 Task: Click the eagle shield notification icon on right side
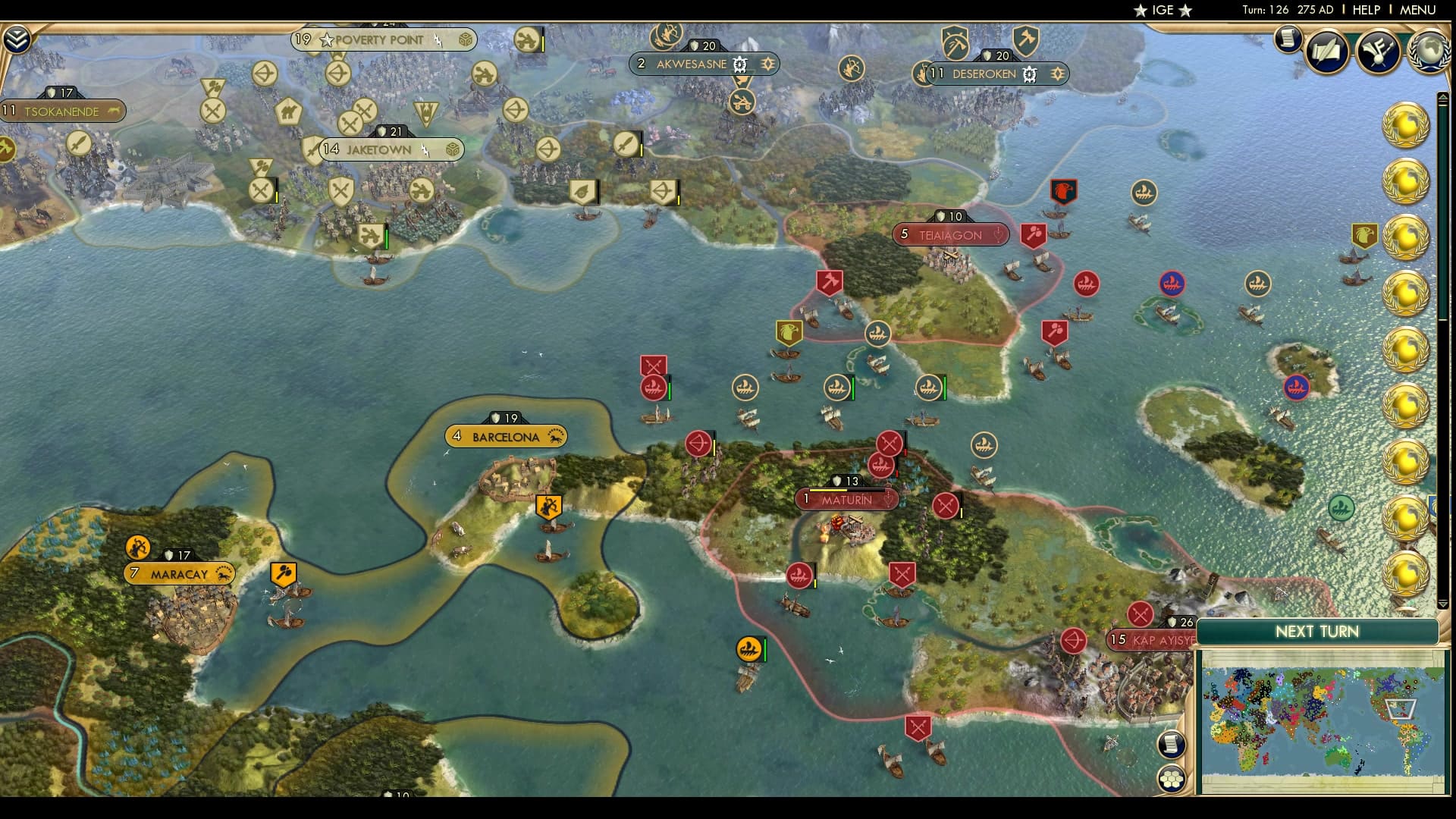[x=1365, y=234]
